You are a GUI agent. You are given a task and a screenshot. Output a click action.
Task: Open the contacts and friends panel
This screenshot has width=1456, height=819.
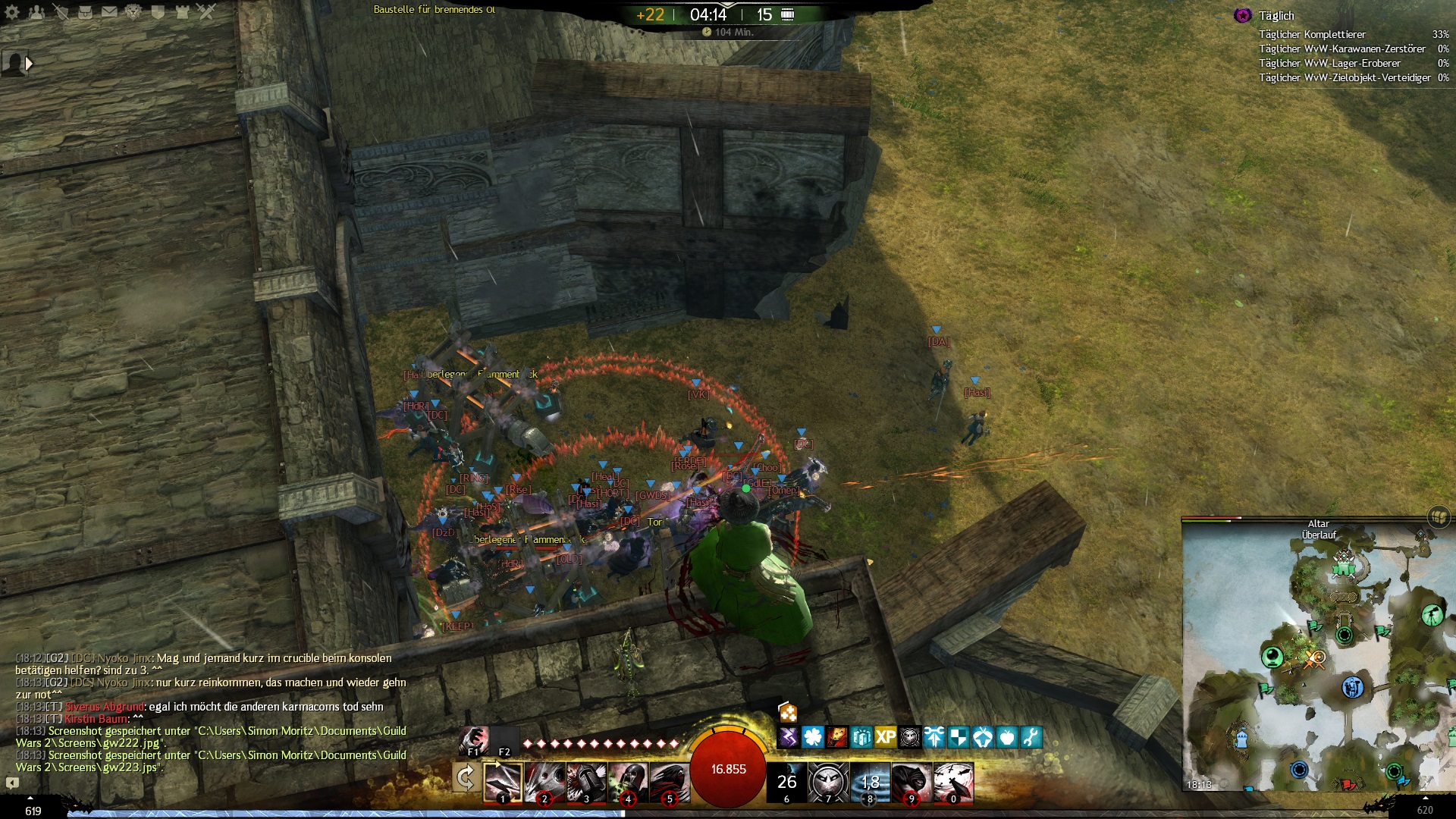(36, 12)
